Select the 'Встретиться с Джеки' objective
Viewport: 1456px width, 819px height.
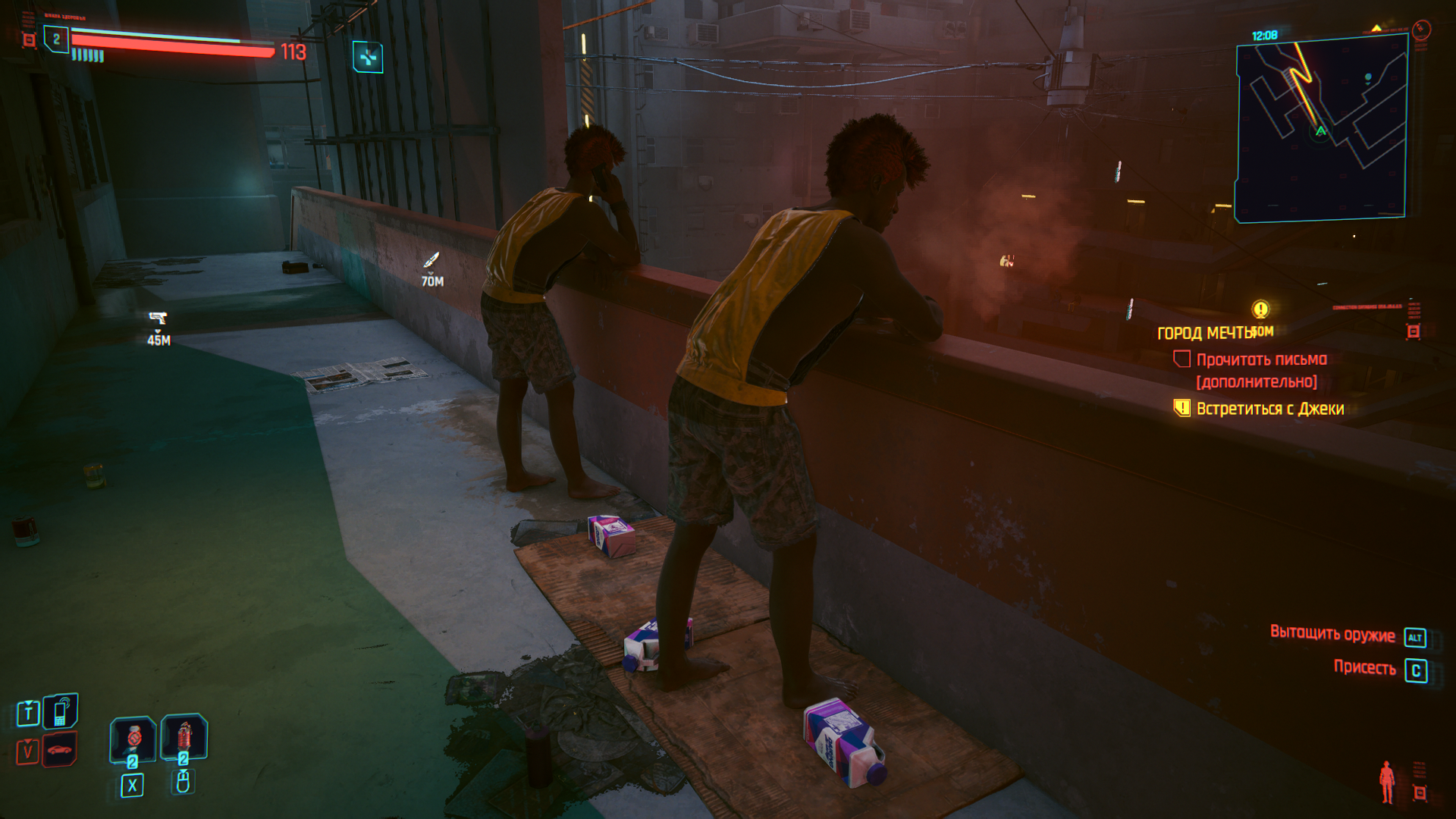click(x=1269, y=409)
